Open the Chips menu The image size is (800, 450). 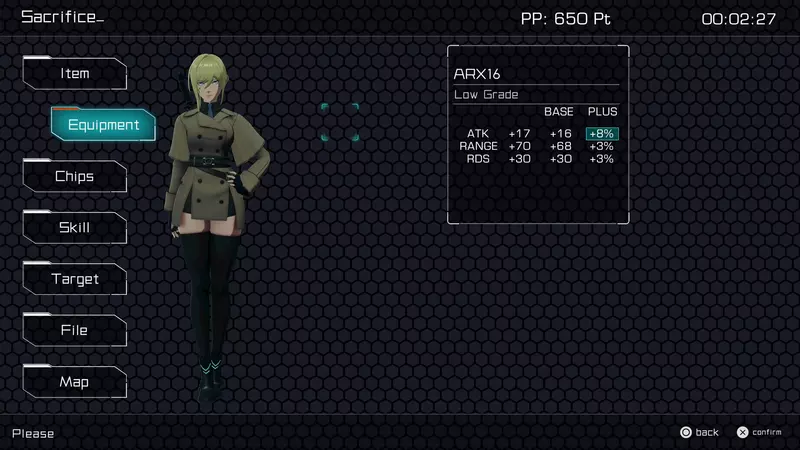(75, 177)
